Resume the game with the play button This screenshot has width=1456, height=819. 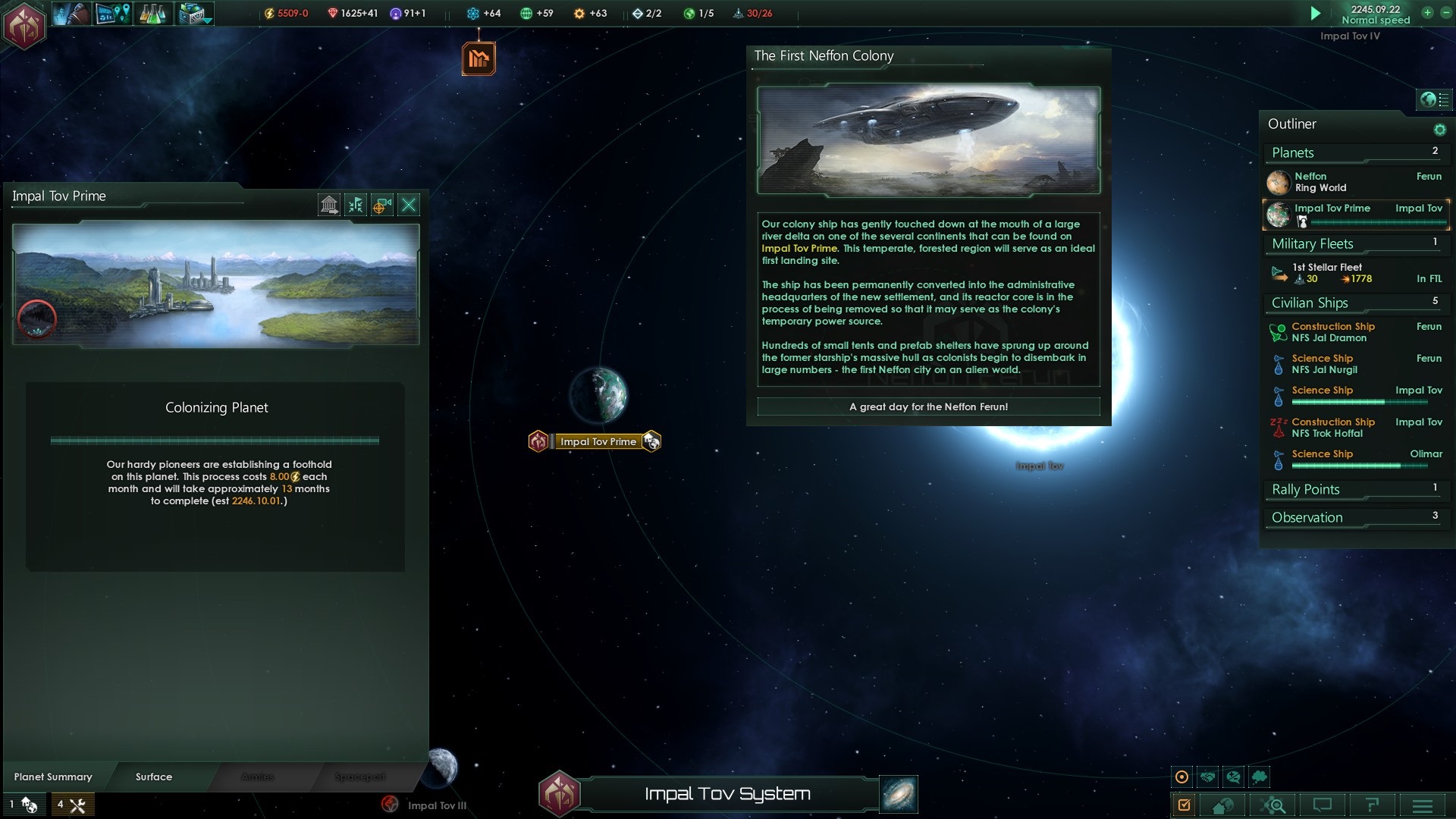pyautogui.click(x=1316, y=13)
